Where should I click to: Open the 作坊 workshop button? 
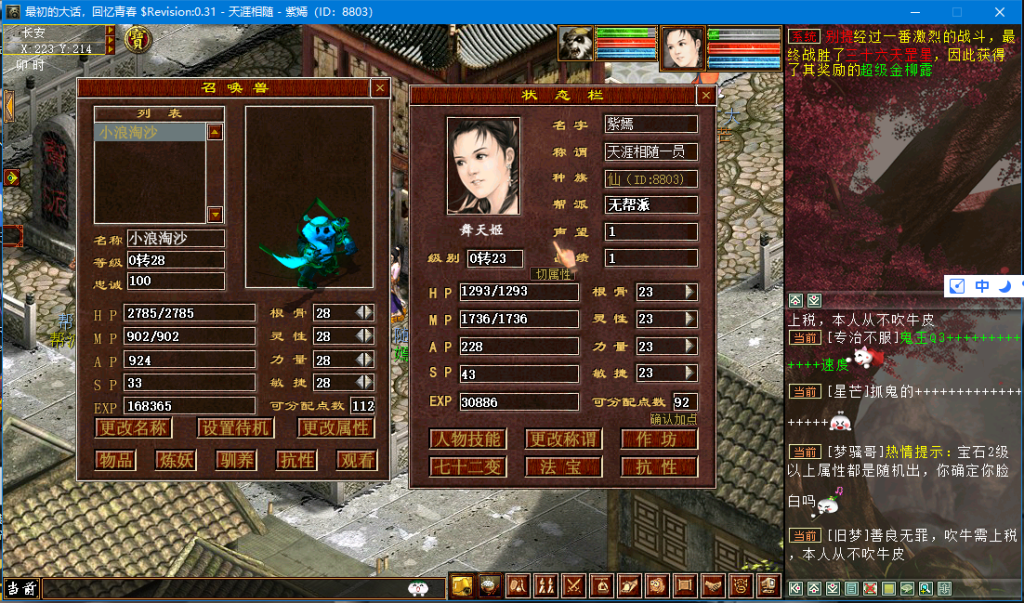tap(659, 440)
